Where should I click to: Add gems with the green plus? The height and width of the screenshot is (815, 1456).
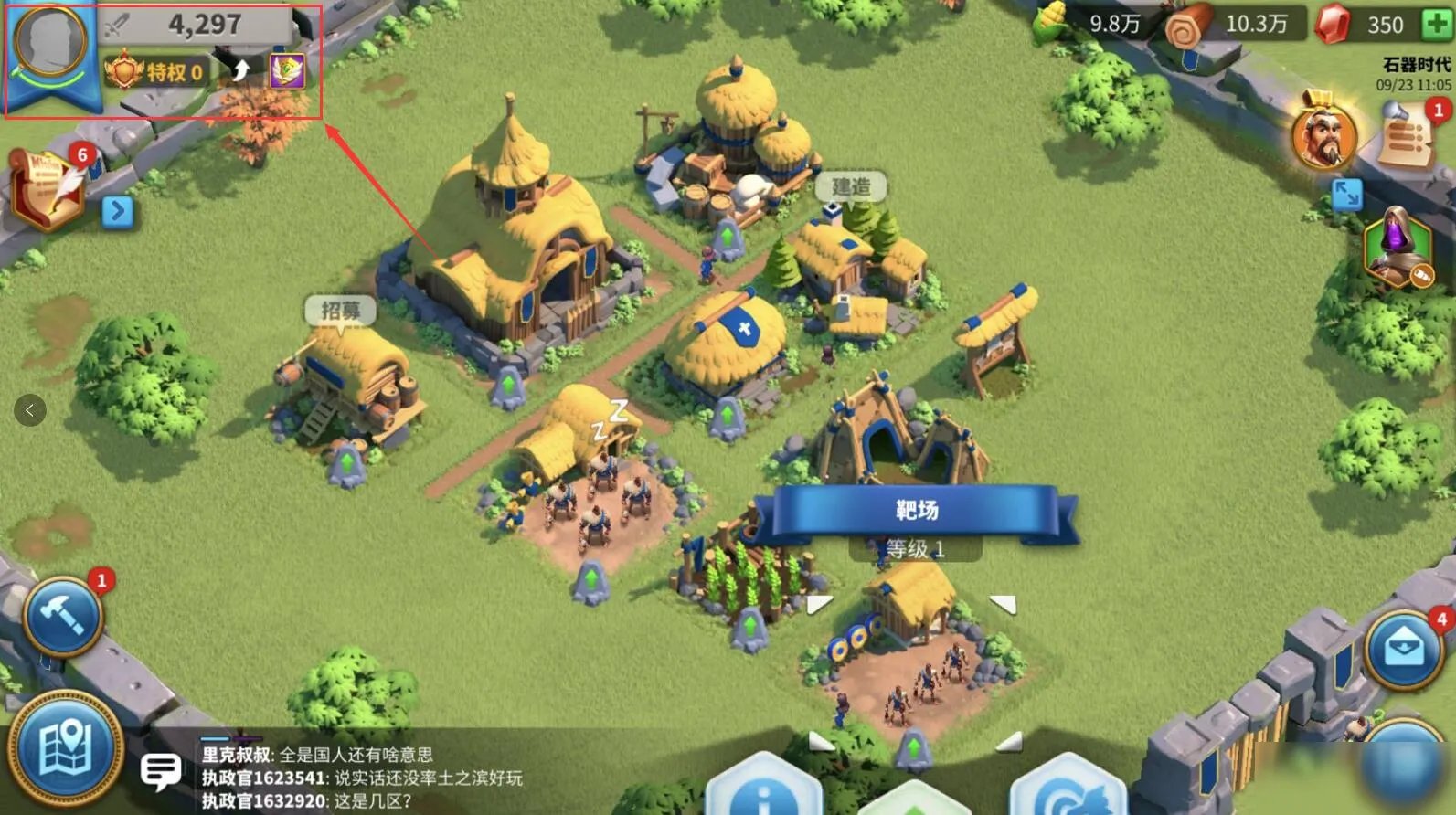[x=1438, y=25]
